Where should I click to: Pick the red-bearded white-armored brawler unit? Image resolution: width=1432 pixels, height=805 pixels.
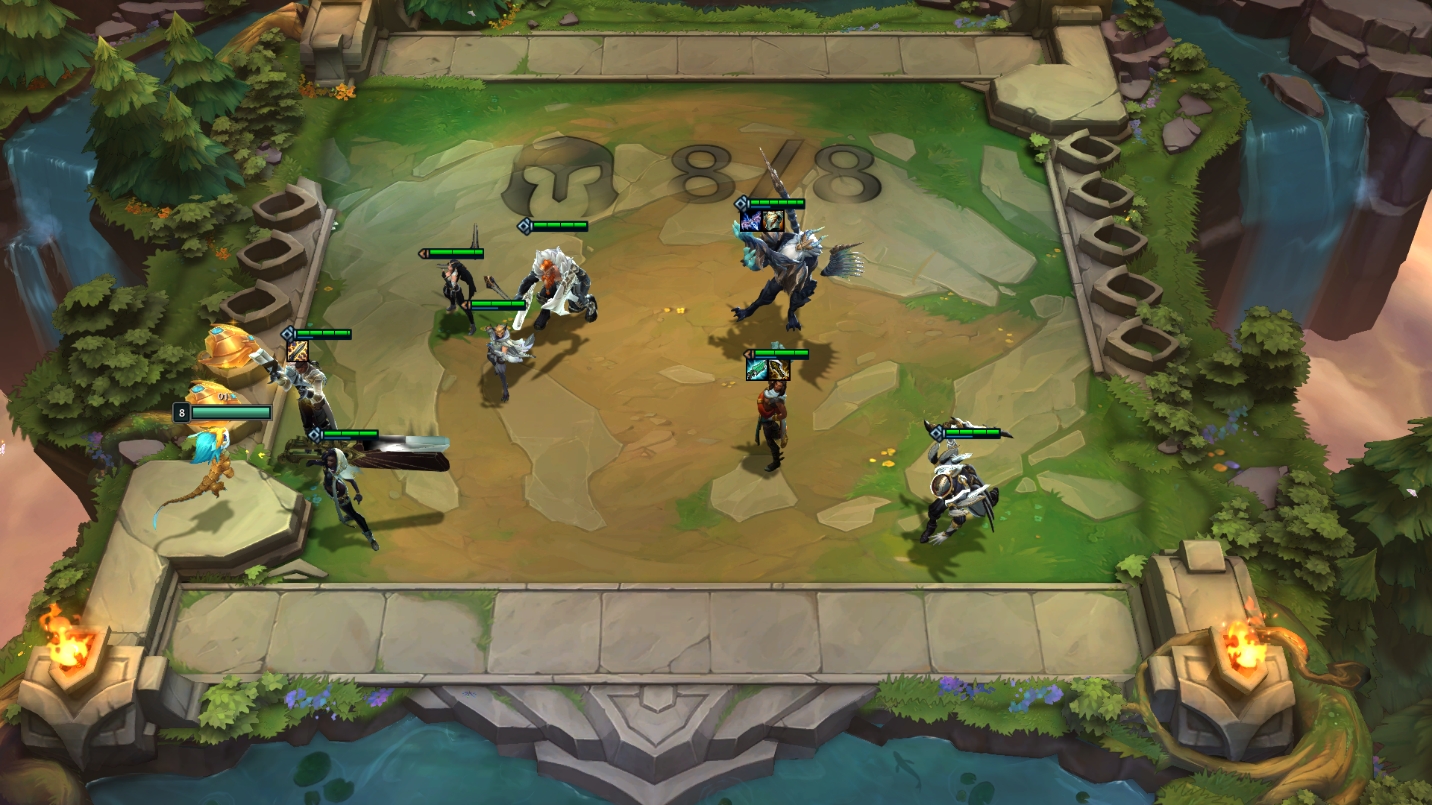tap(556, 288)
